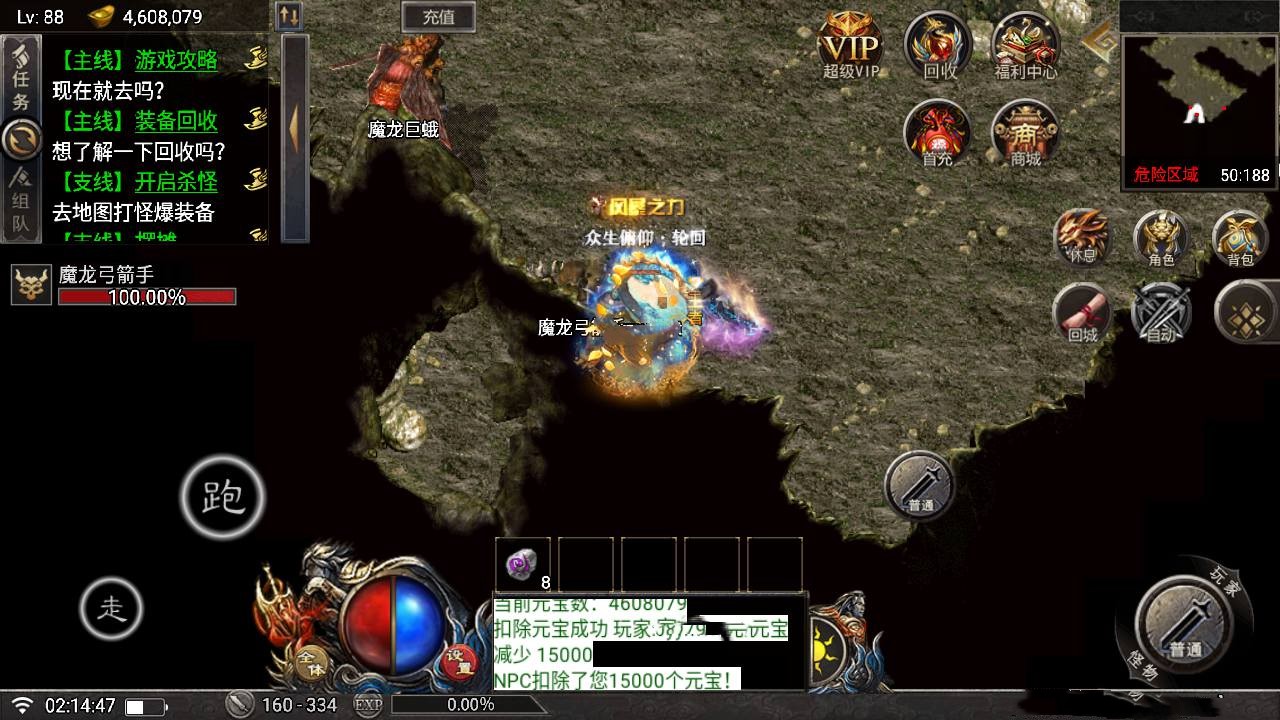1280x720 pixels.
Task: Use the 回城 return-to-town scroll
Action: [1082, 313]
